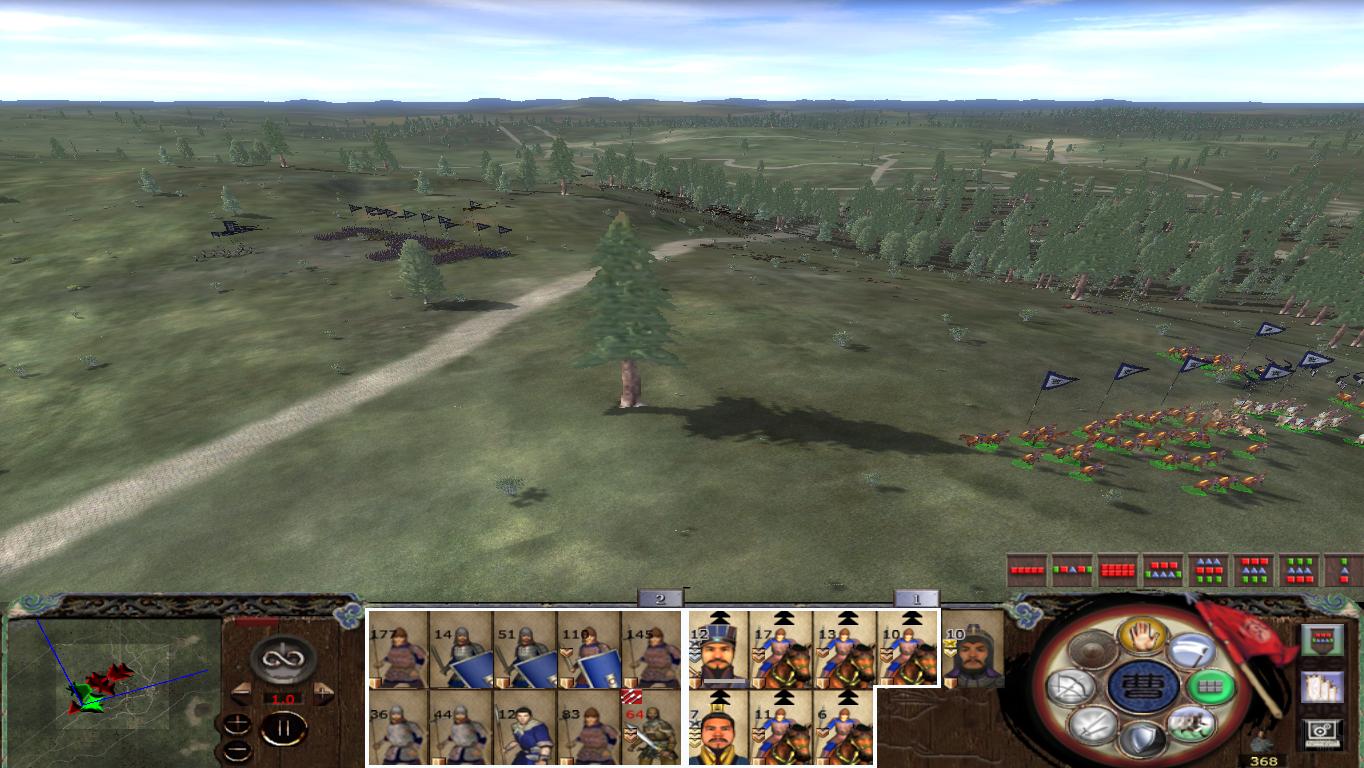The width and height of the screenshot is (1364, 768).
Task: Click the bow and arrow missile icon
Action: [1071, 686]
